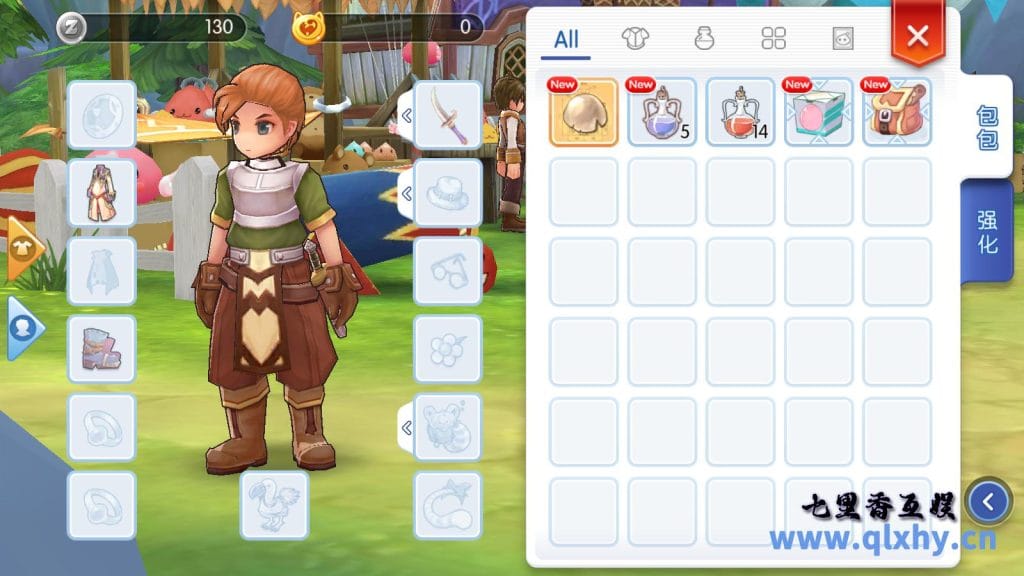
Task: Open the blue profile arrow button
Action: (24, 326)
